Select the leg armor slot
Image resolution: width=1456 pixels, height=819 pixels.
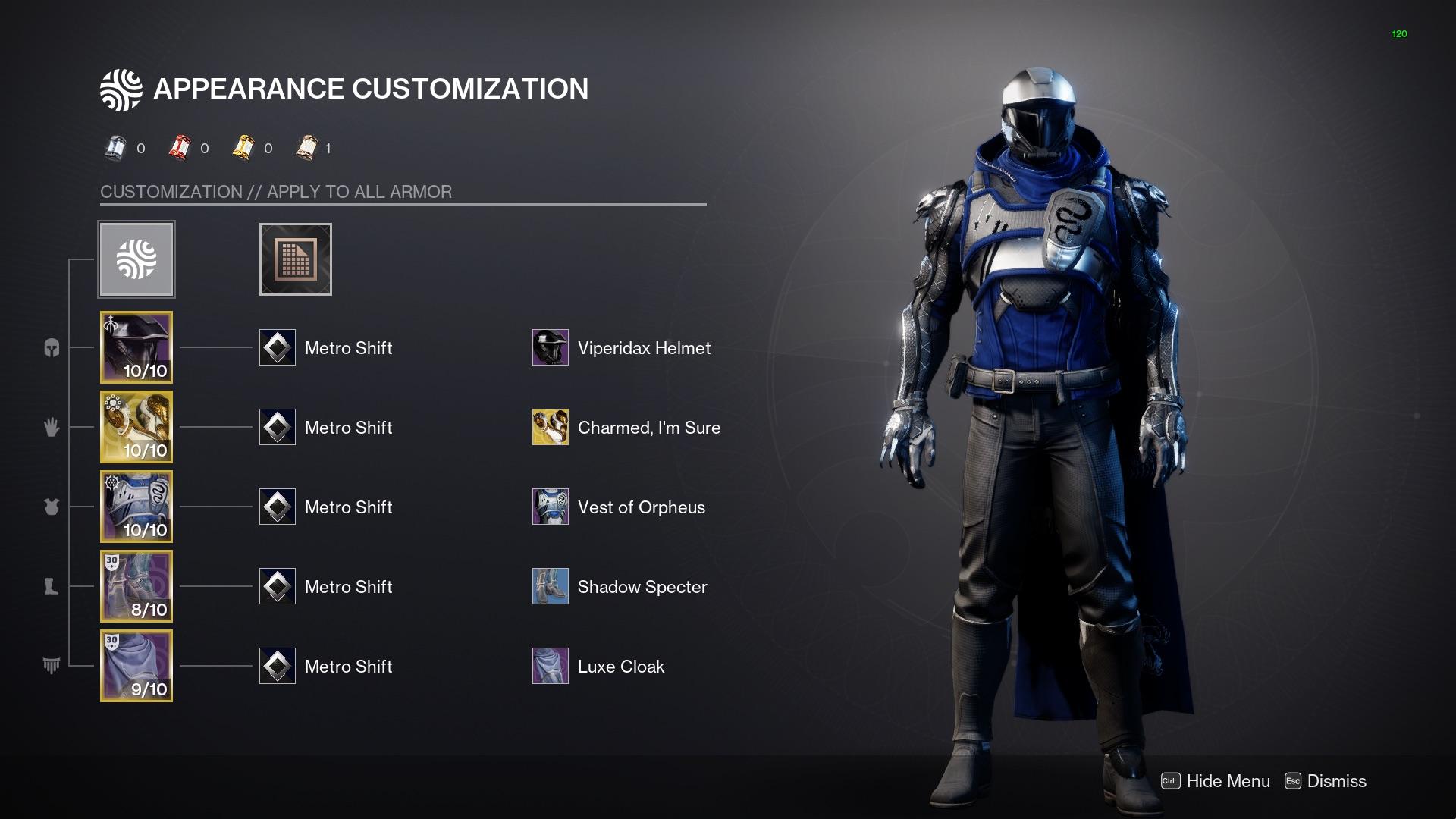(136, 586)
